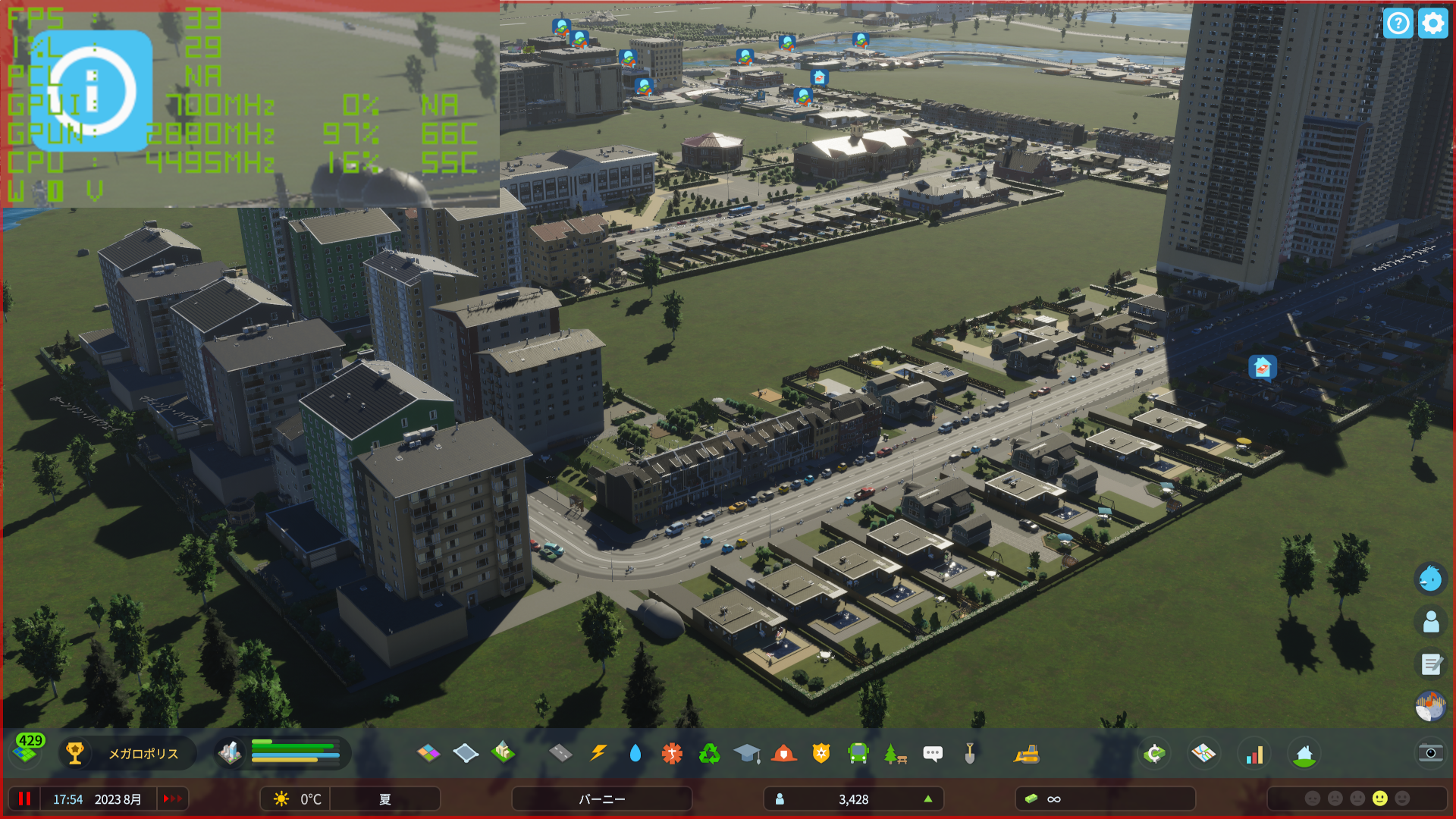The image size is (1456, 819).
Task: Open the Electricity services menu
Action: (x=598, y=754)
